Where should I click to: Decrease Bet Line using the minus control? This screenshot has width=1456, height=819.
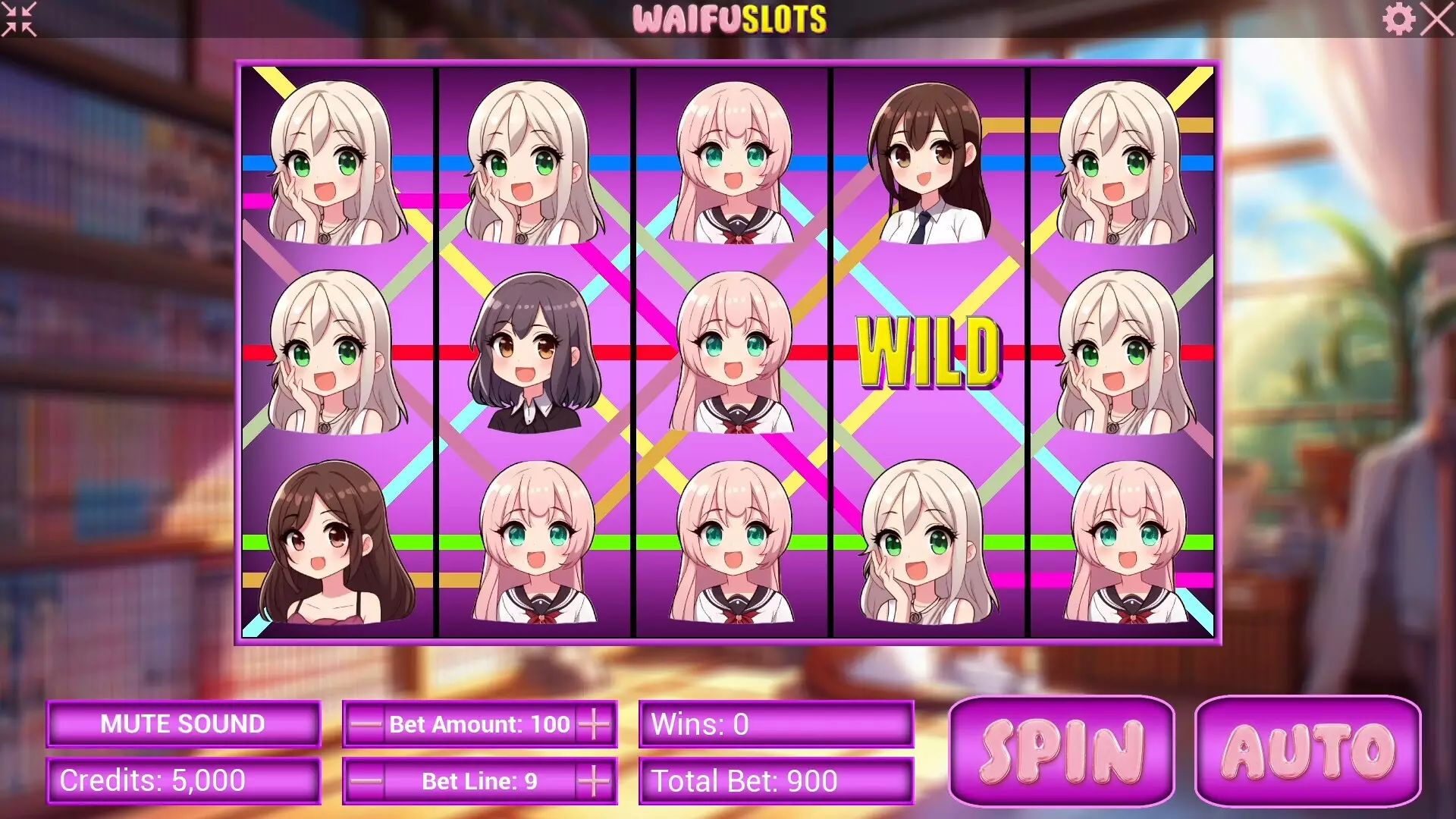coord(367,780)
